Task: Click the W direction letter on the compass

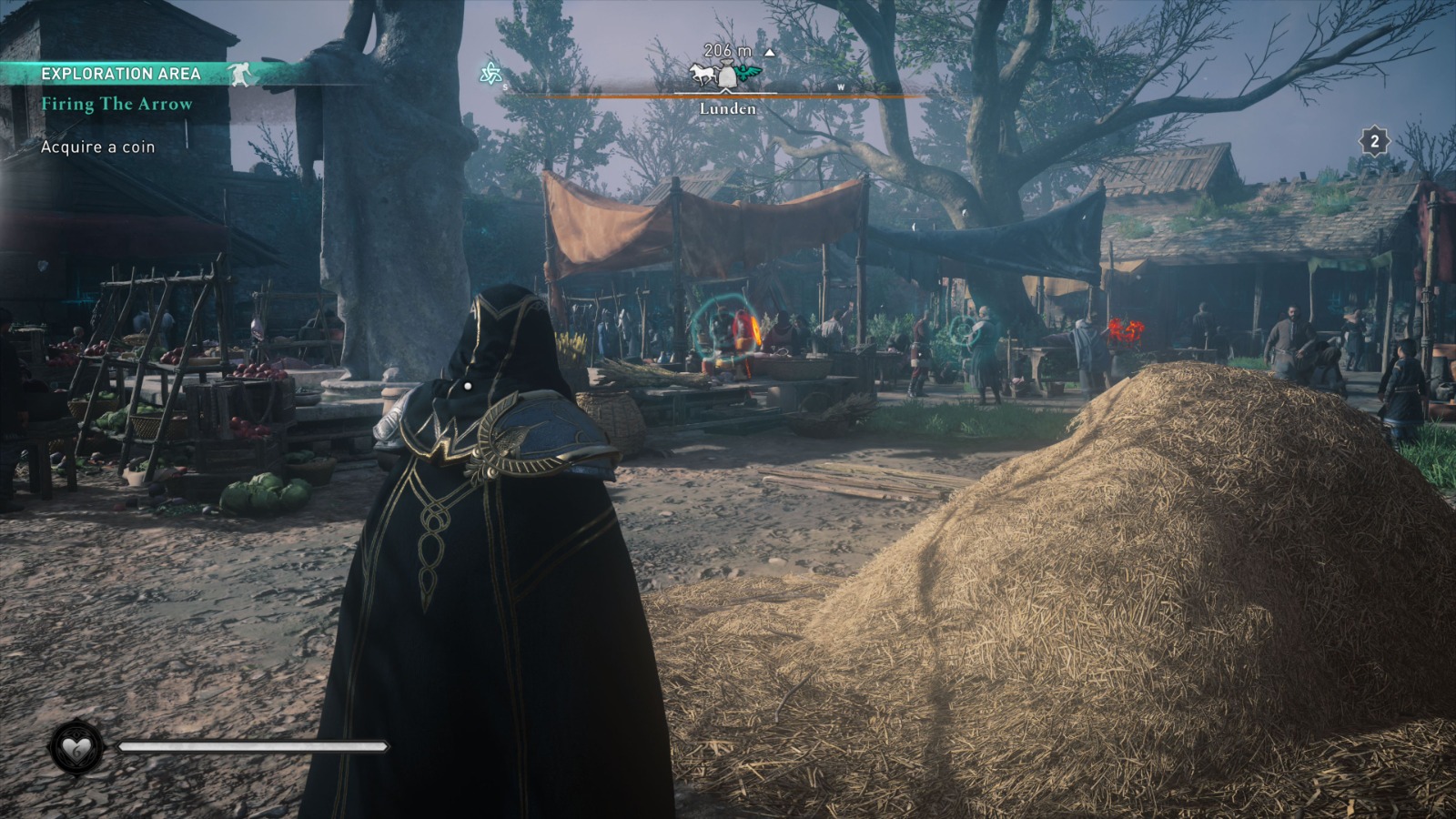Action: tap(839, 86)
